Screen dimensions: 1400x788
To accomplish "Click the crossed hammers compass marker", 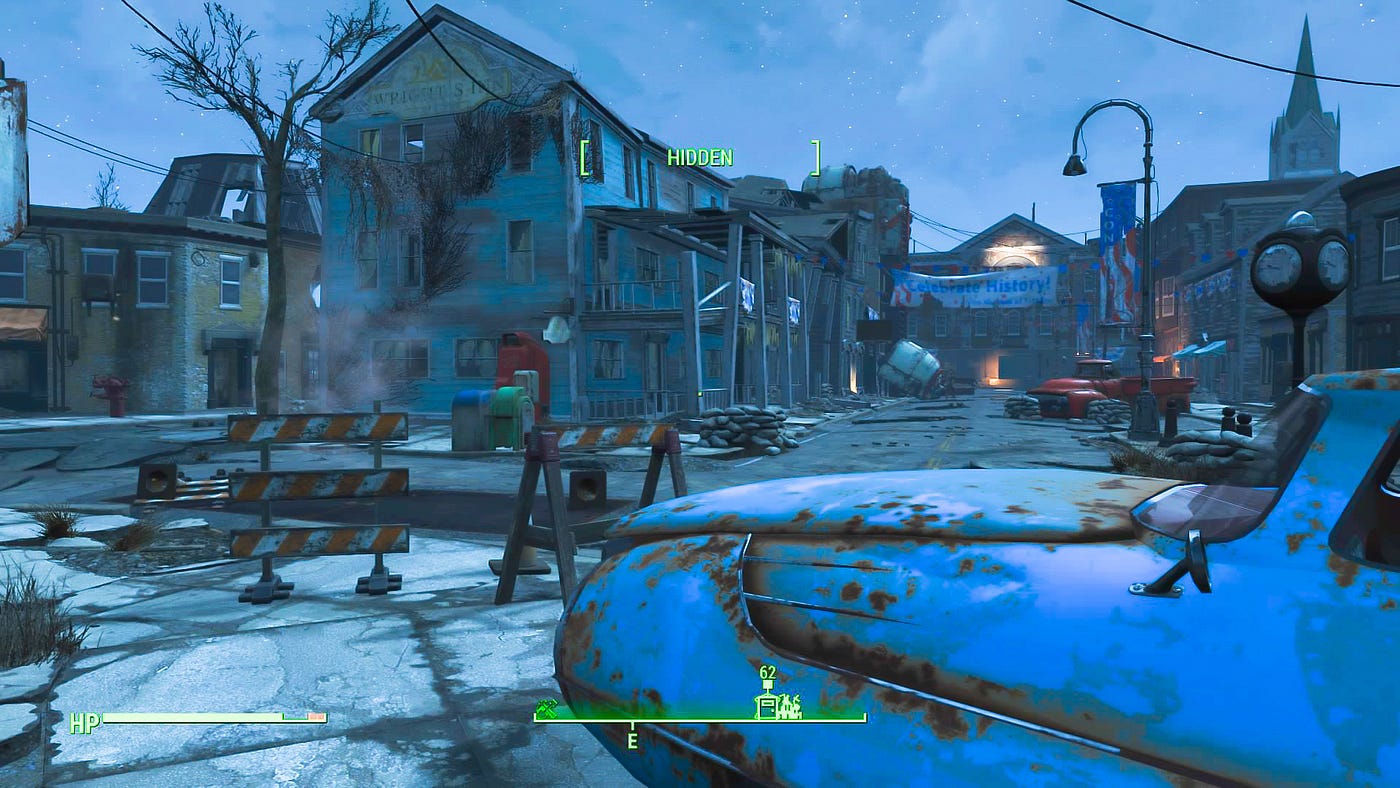I will 545,707.
